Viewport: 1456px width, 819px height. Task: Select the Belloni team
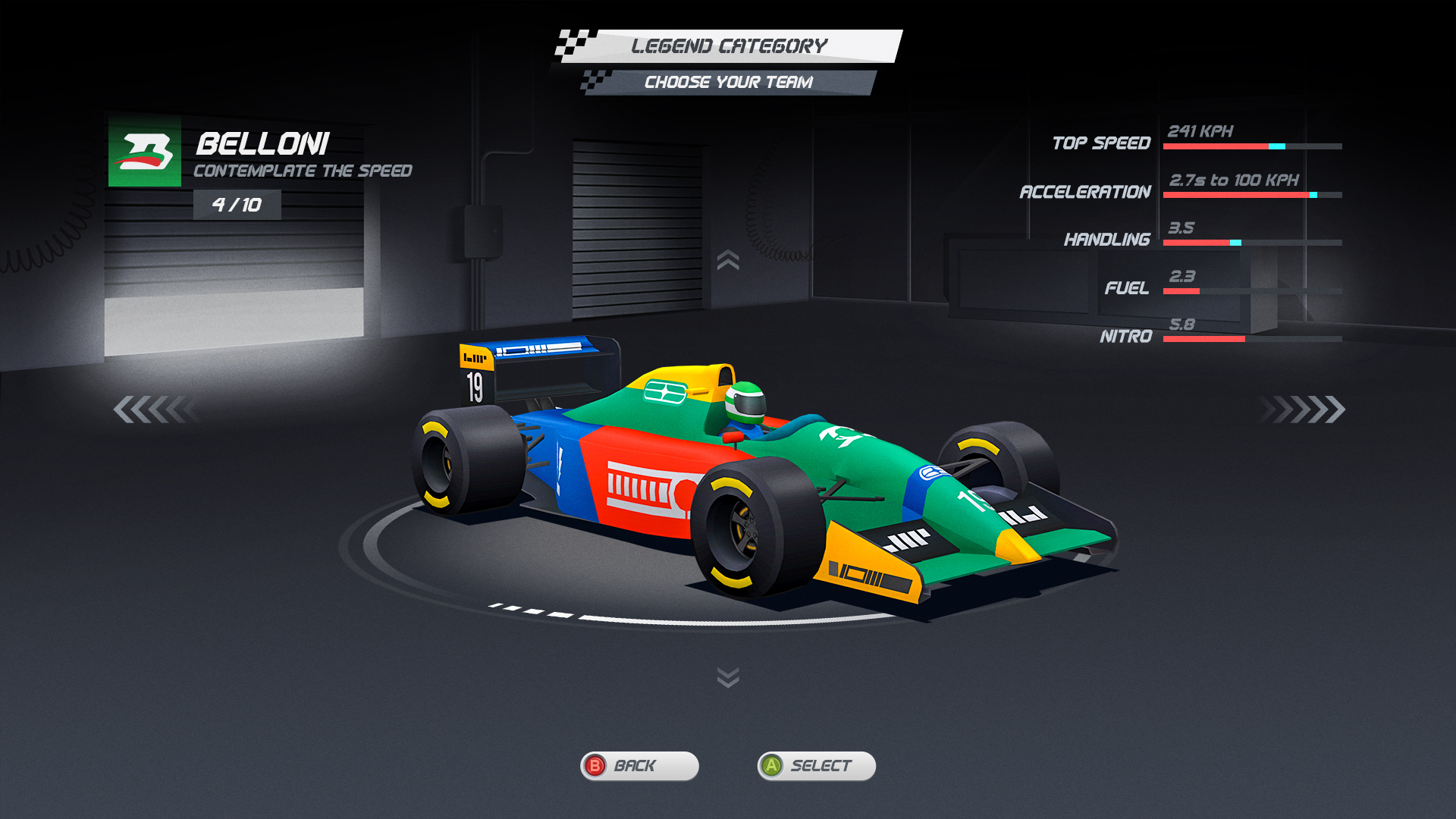816,766
